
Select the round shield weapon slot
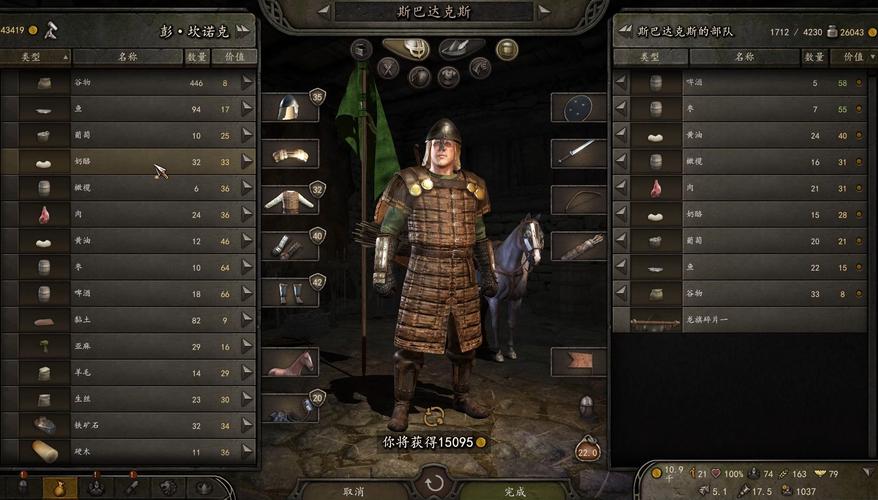click(x=578, y=108)
